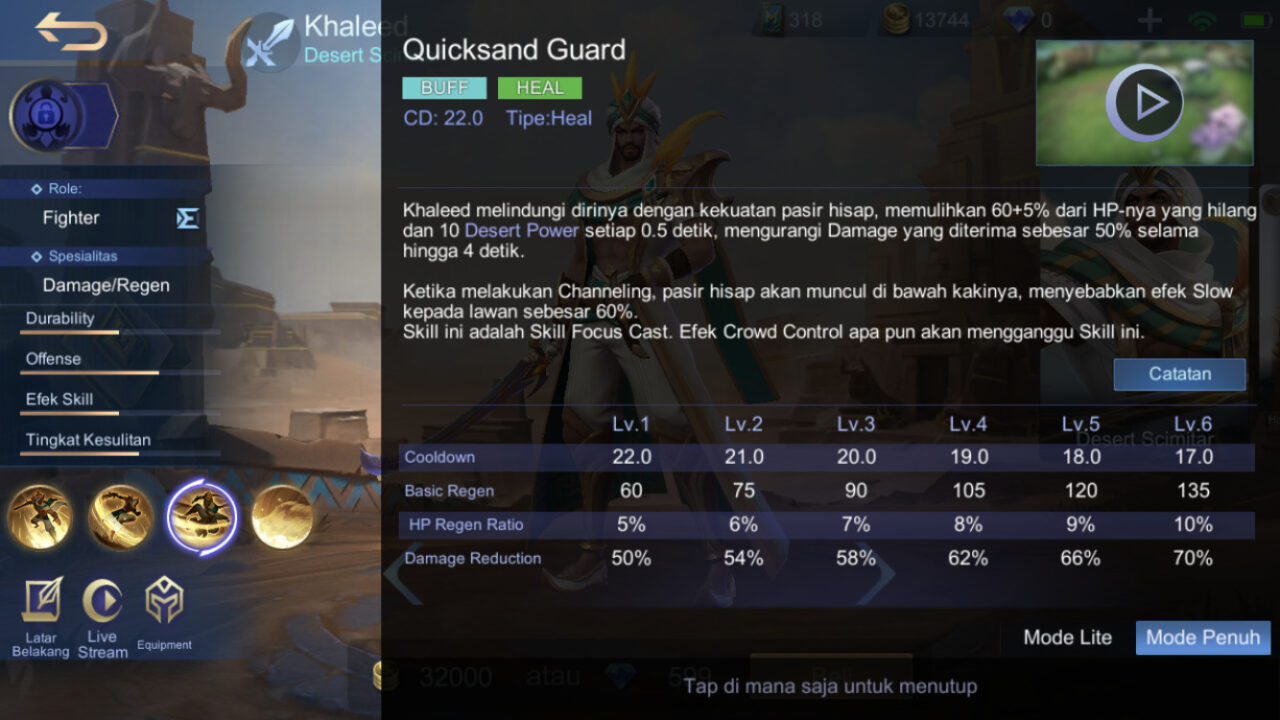
Task: Click the Fighter role icon
Action: click(187, 218)
